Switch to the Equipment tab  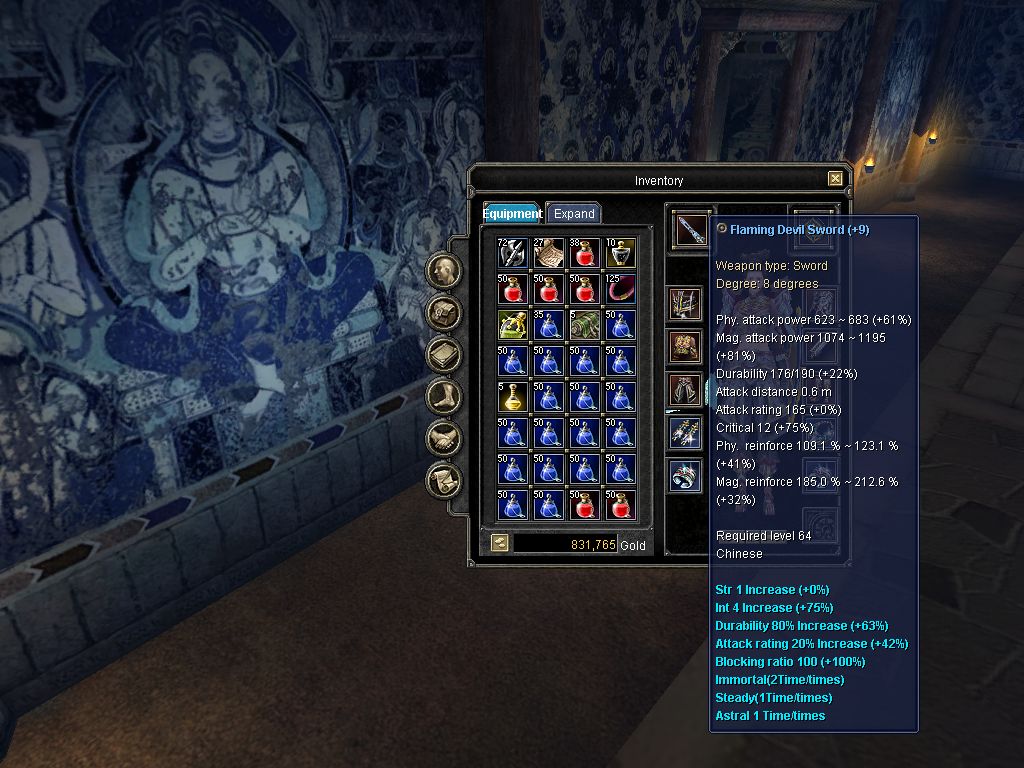(x=513, y=213)
